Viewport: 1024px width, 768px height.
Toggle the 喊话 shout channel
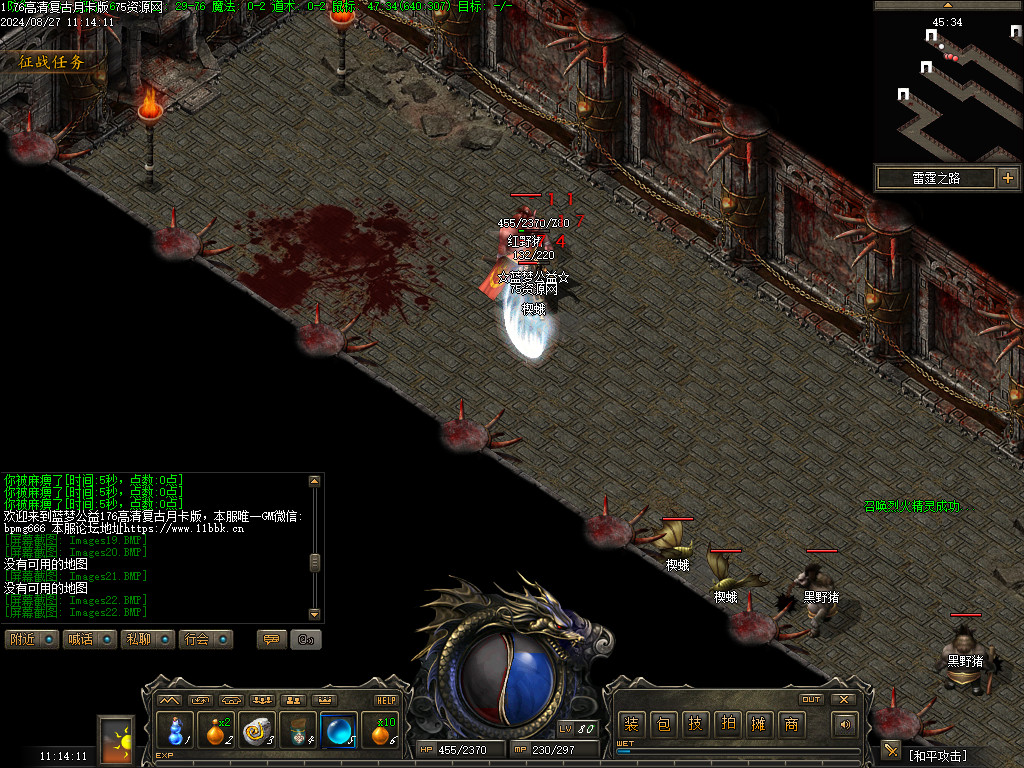point(89,639)
